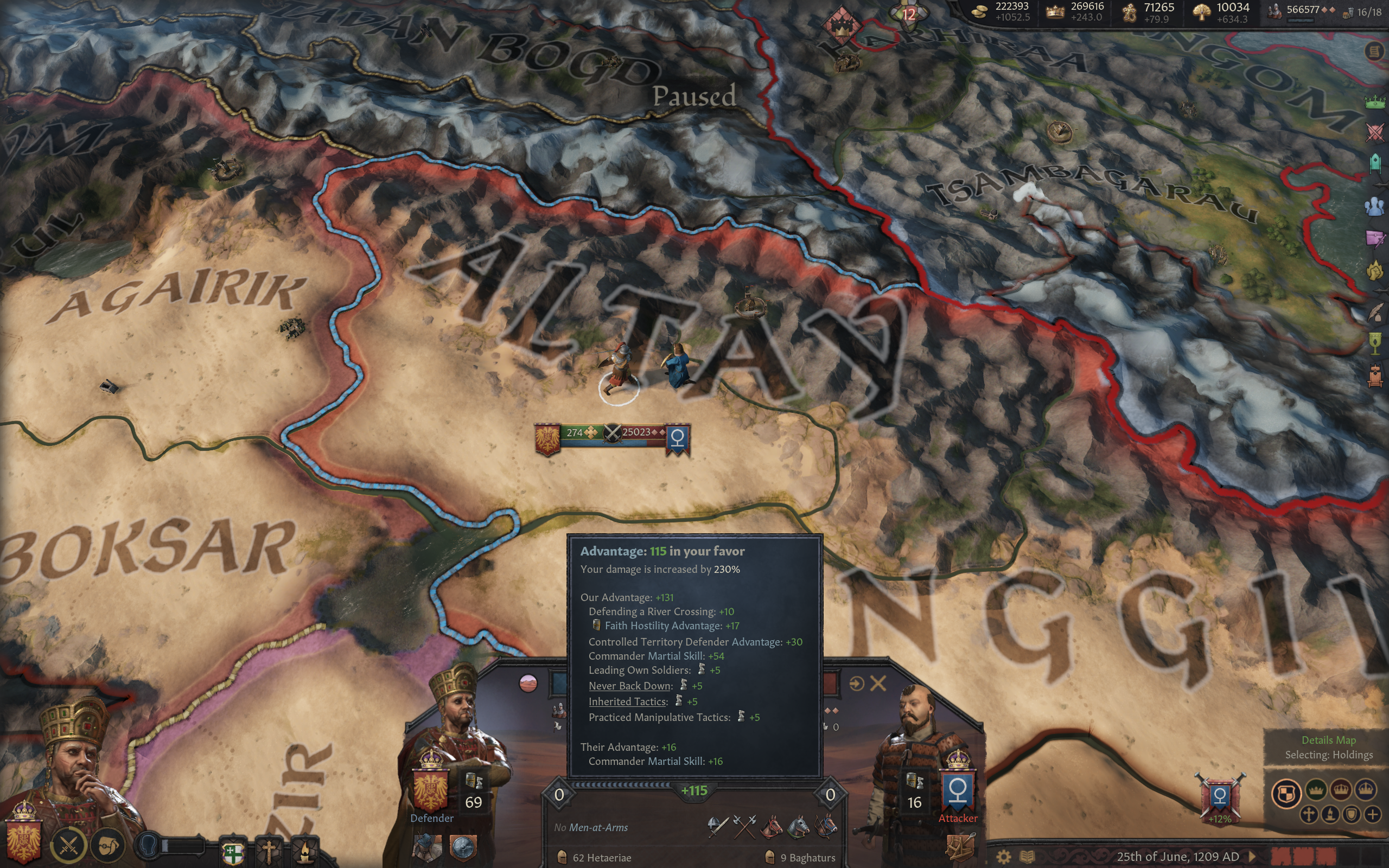
Task: Close the battle window
Action: click(x=878, y=683)
